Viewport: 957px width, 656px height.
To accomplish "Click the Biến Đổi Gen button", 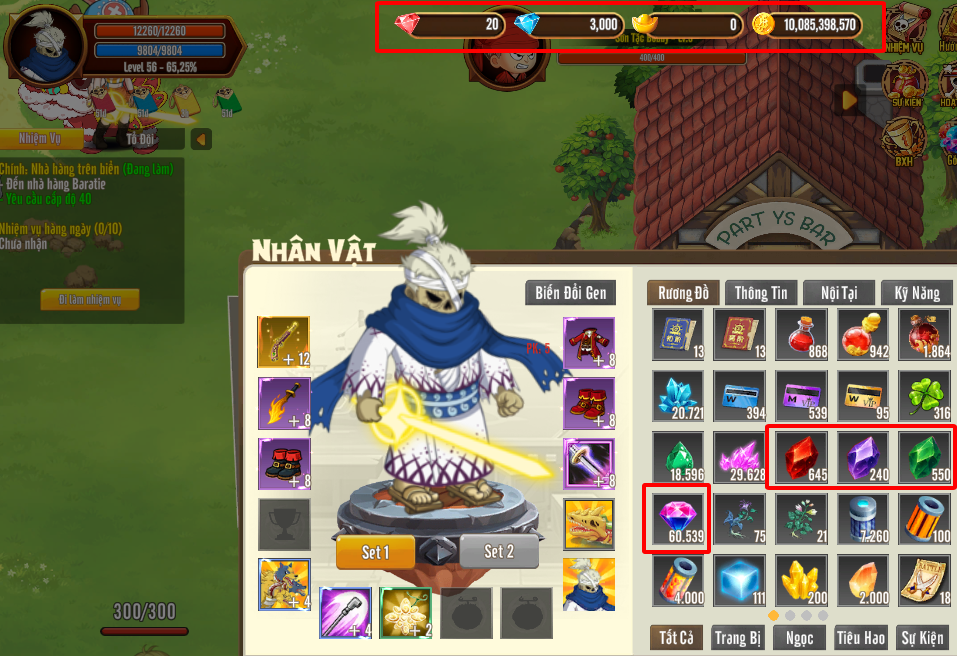I will pos(570,292).
